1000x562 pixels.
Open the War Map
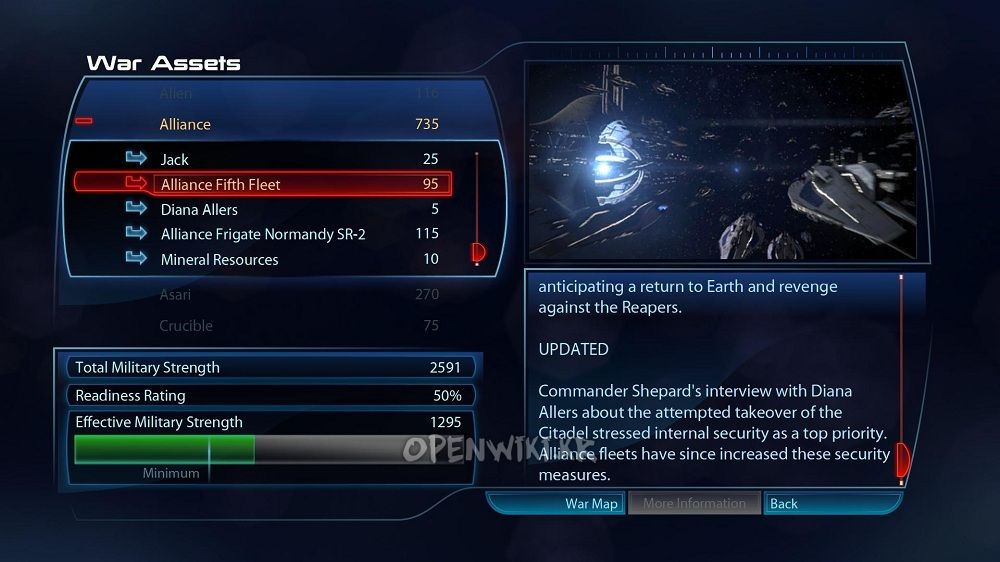pyautogui.click(x=590, y=503)
